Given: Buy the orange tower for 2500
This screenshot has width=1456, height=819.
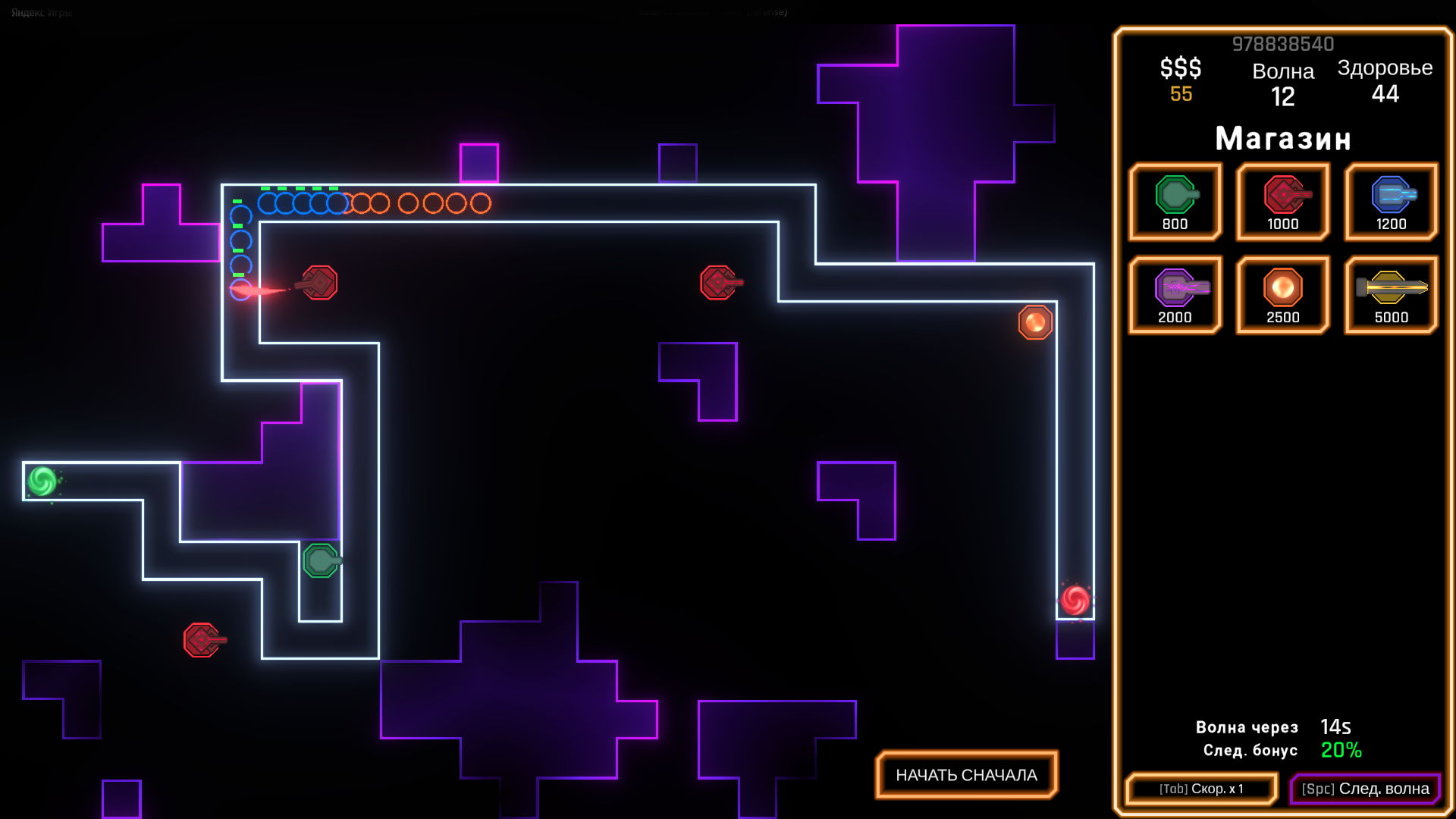Looking at the screenshot, I should (x=1282, y=294).
